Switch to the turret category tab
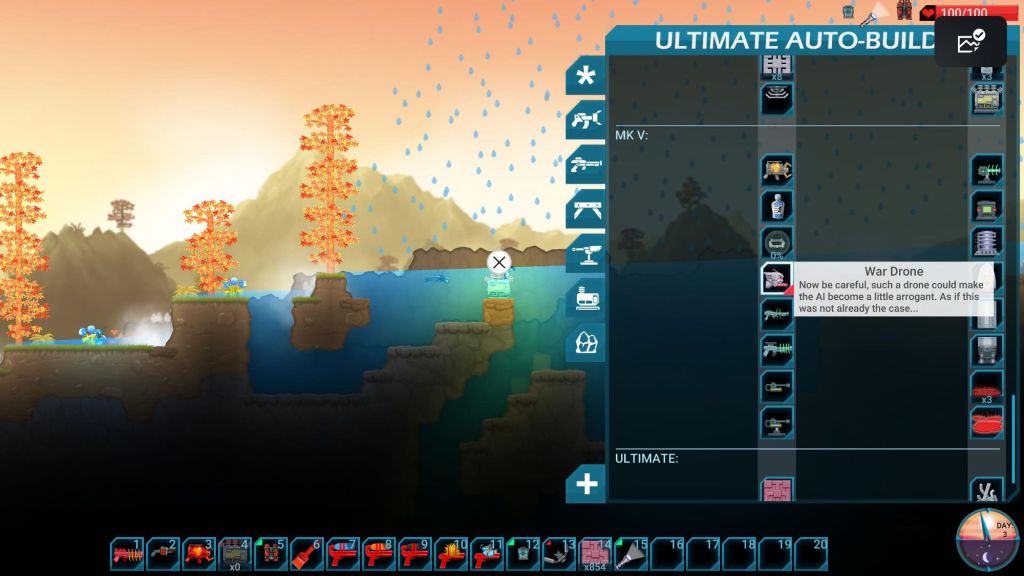Viewport: 1024px width, 576px height. [x=586, y=252]
